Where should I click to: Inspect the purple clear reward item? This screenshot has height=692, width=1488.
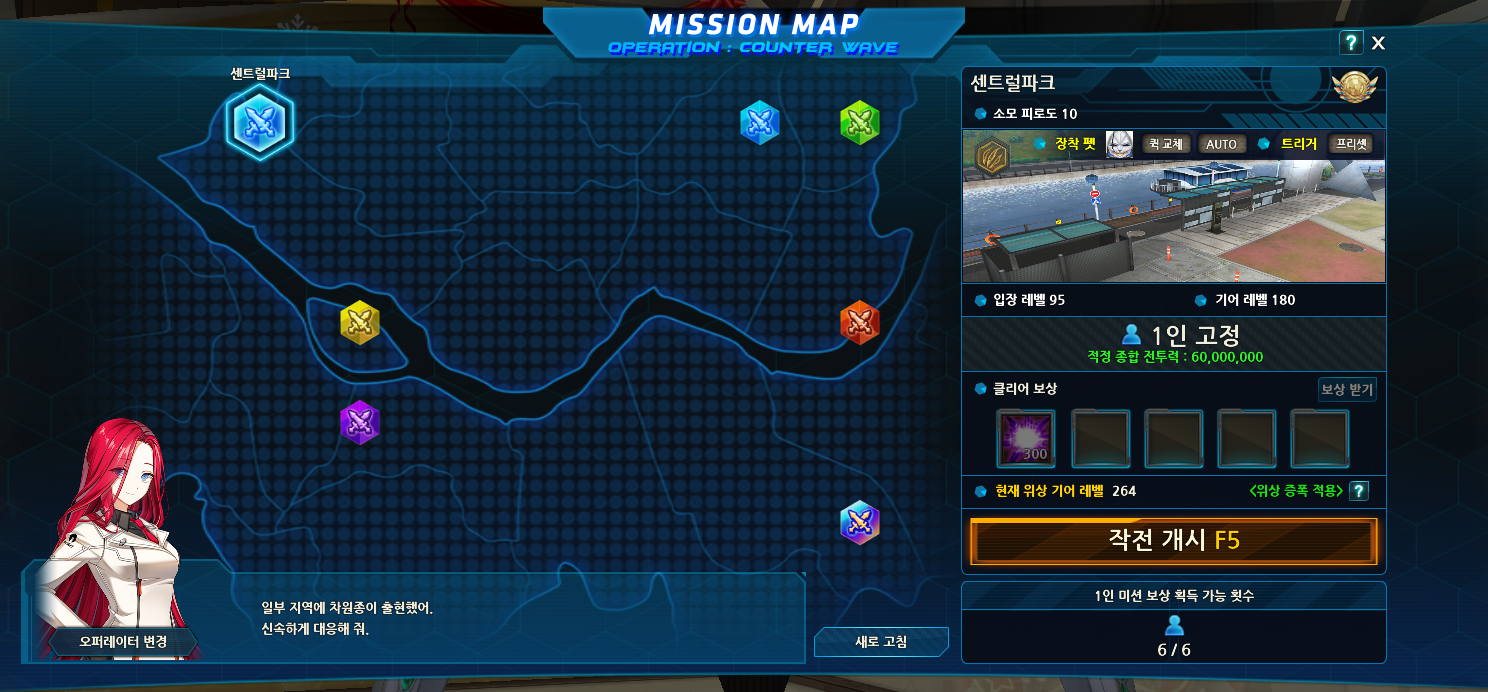(1025, 438)
